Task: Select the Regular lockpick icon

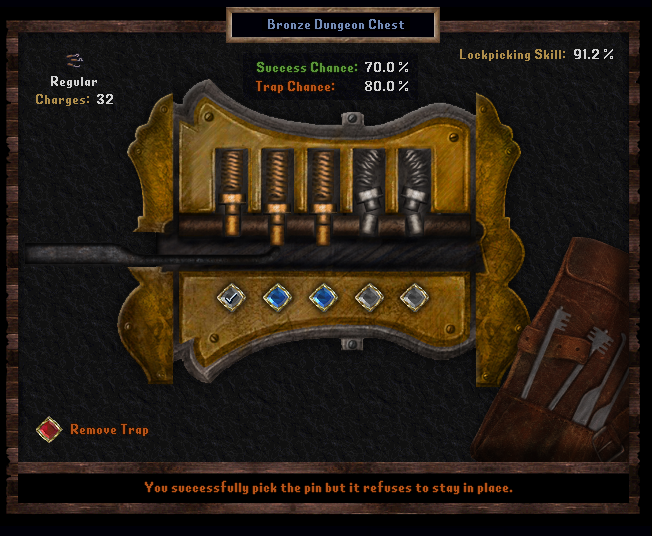Action: pos(73,61)
